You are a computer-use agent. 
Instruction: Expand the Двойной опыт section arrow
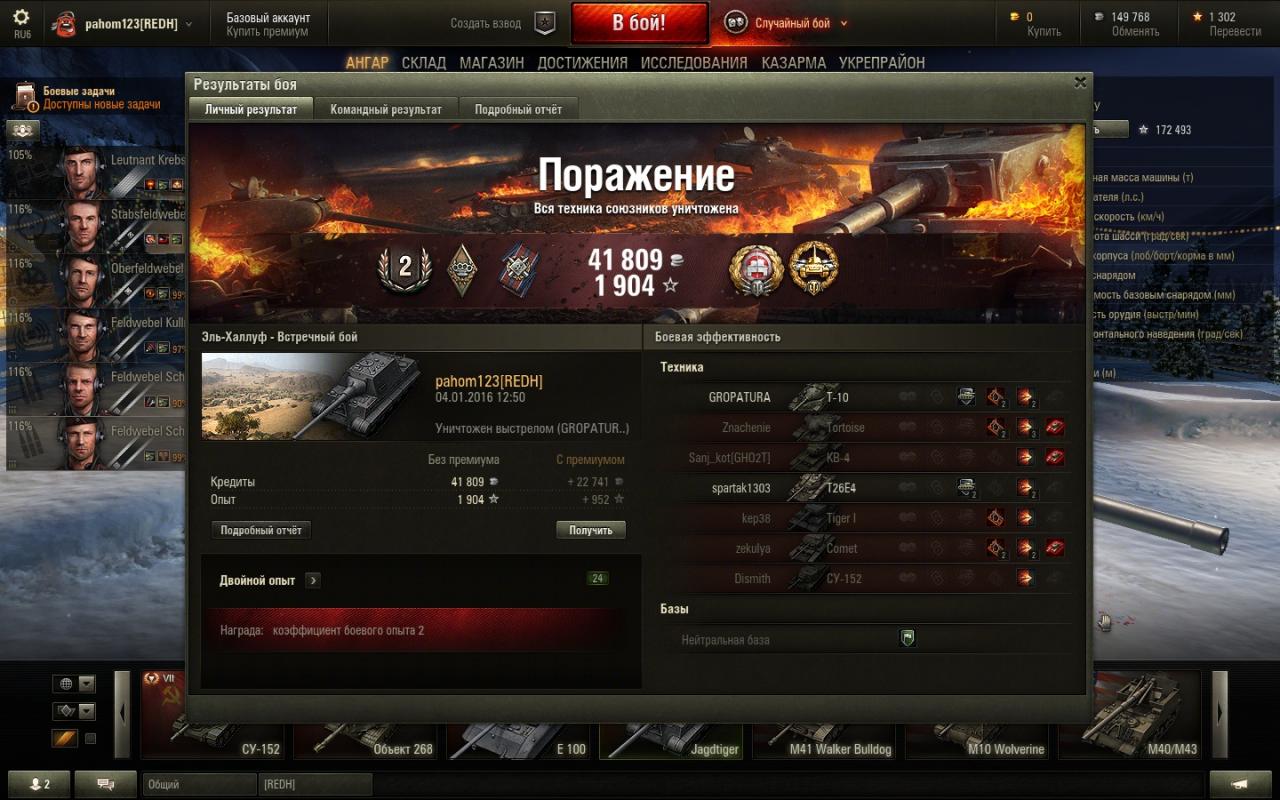313,580
